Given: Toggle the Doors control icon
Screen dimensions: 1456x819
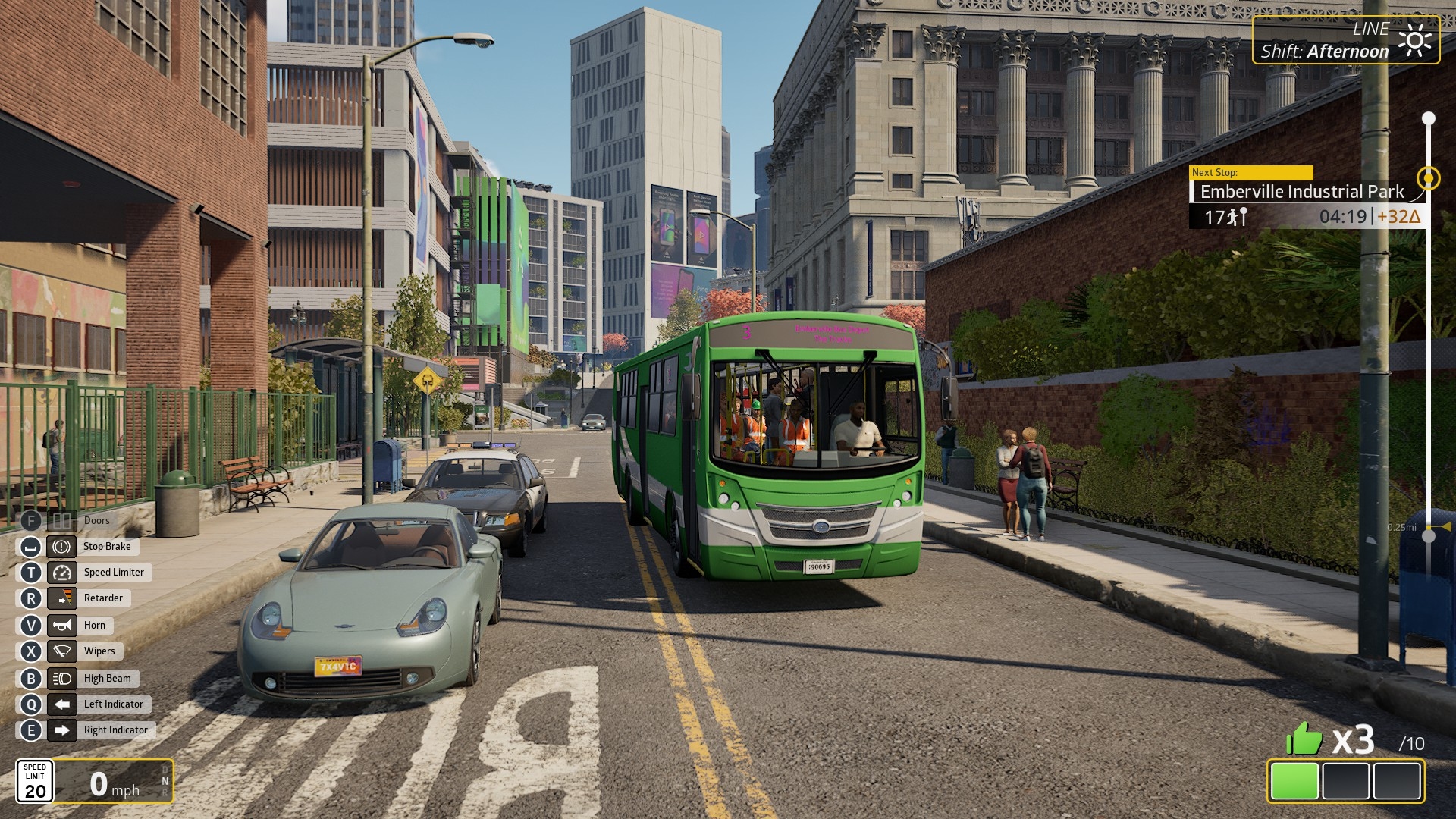Looking at the screenshot, I should click(61, 521).
